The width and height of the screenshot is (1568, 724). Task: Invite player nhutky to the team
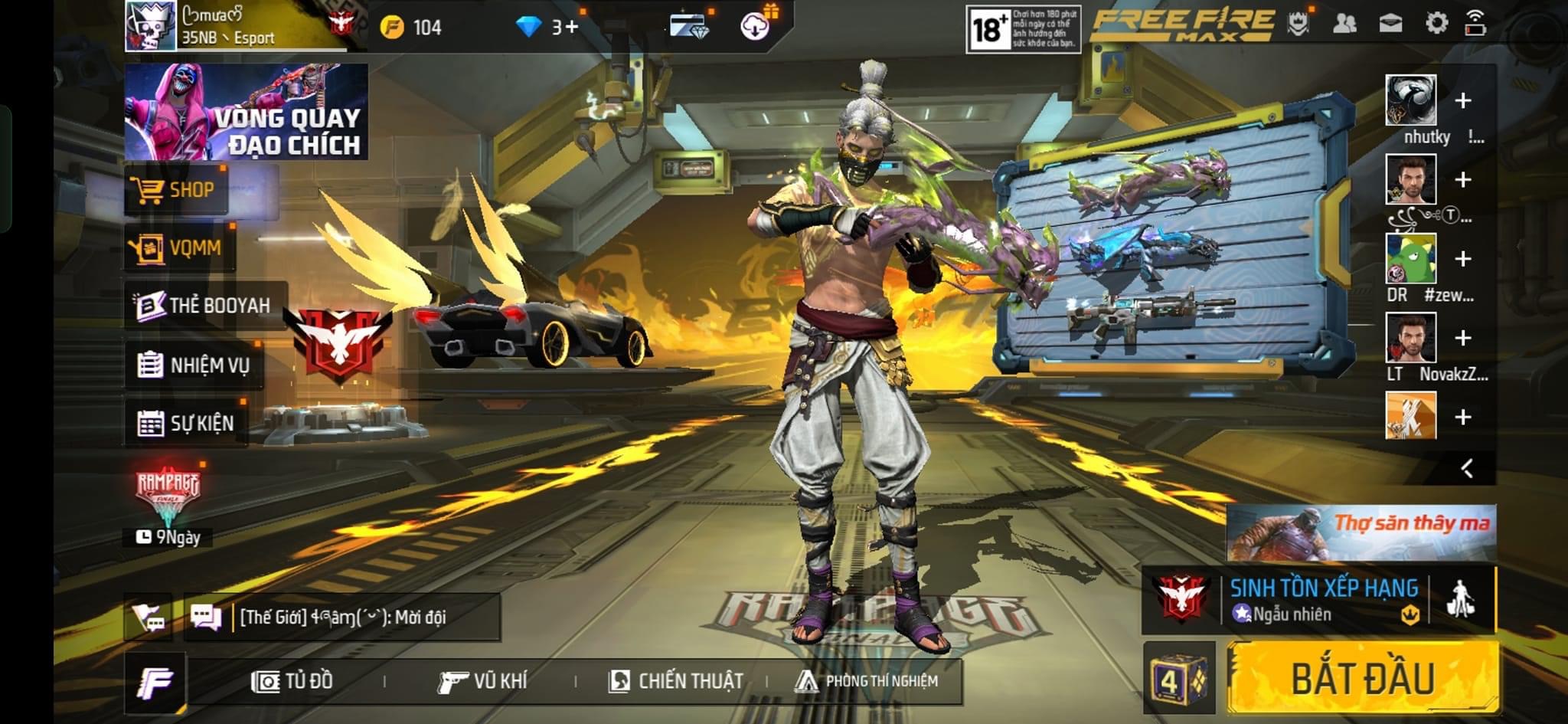pyautogui.click(x=1462, y=100)
